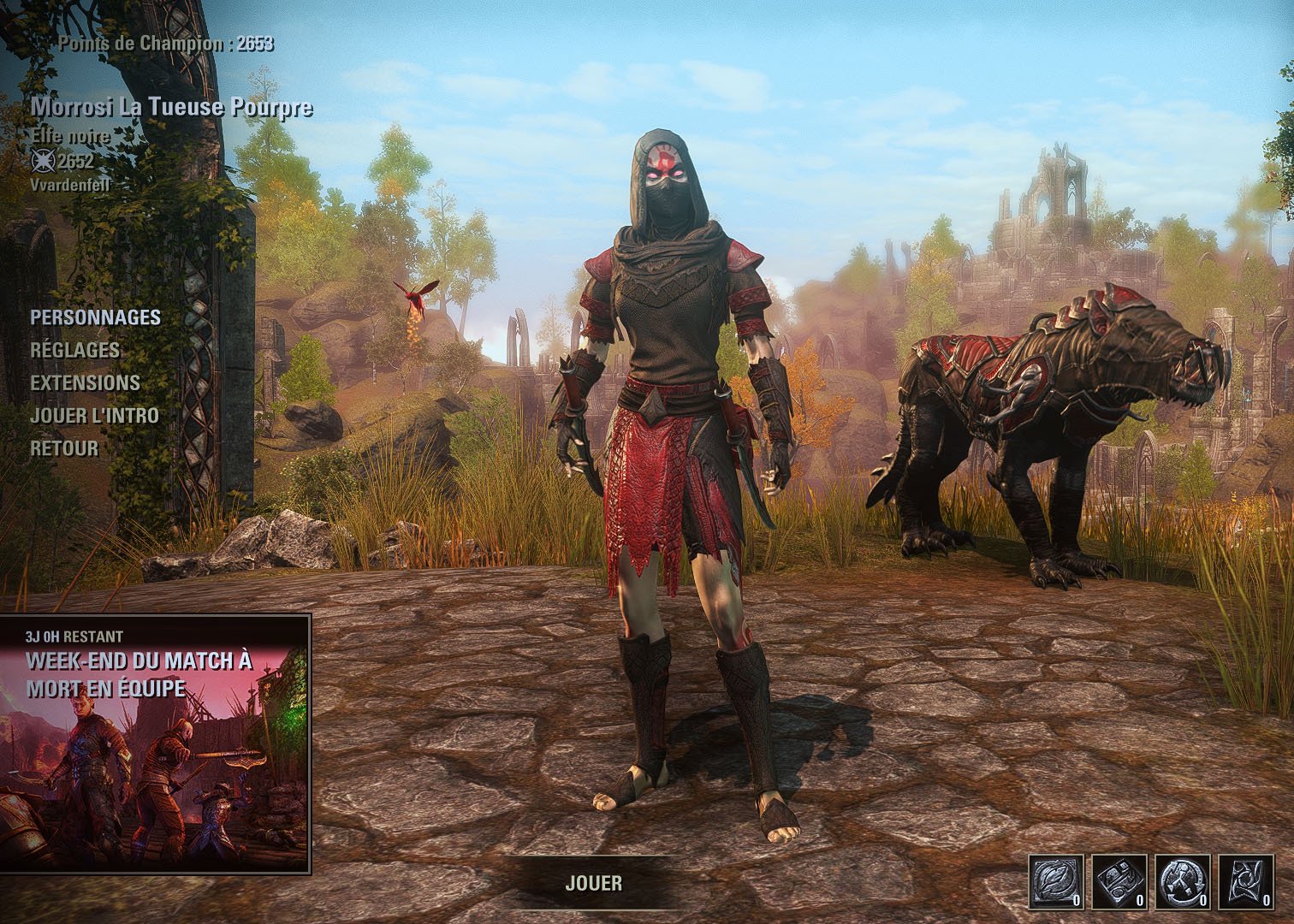The height and width of the screenshot is (924, 1294).
Task: Click the Retour menu option
Action: pyautogui.click(x=64, y=447)
